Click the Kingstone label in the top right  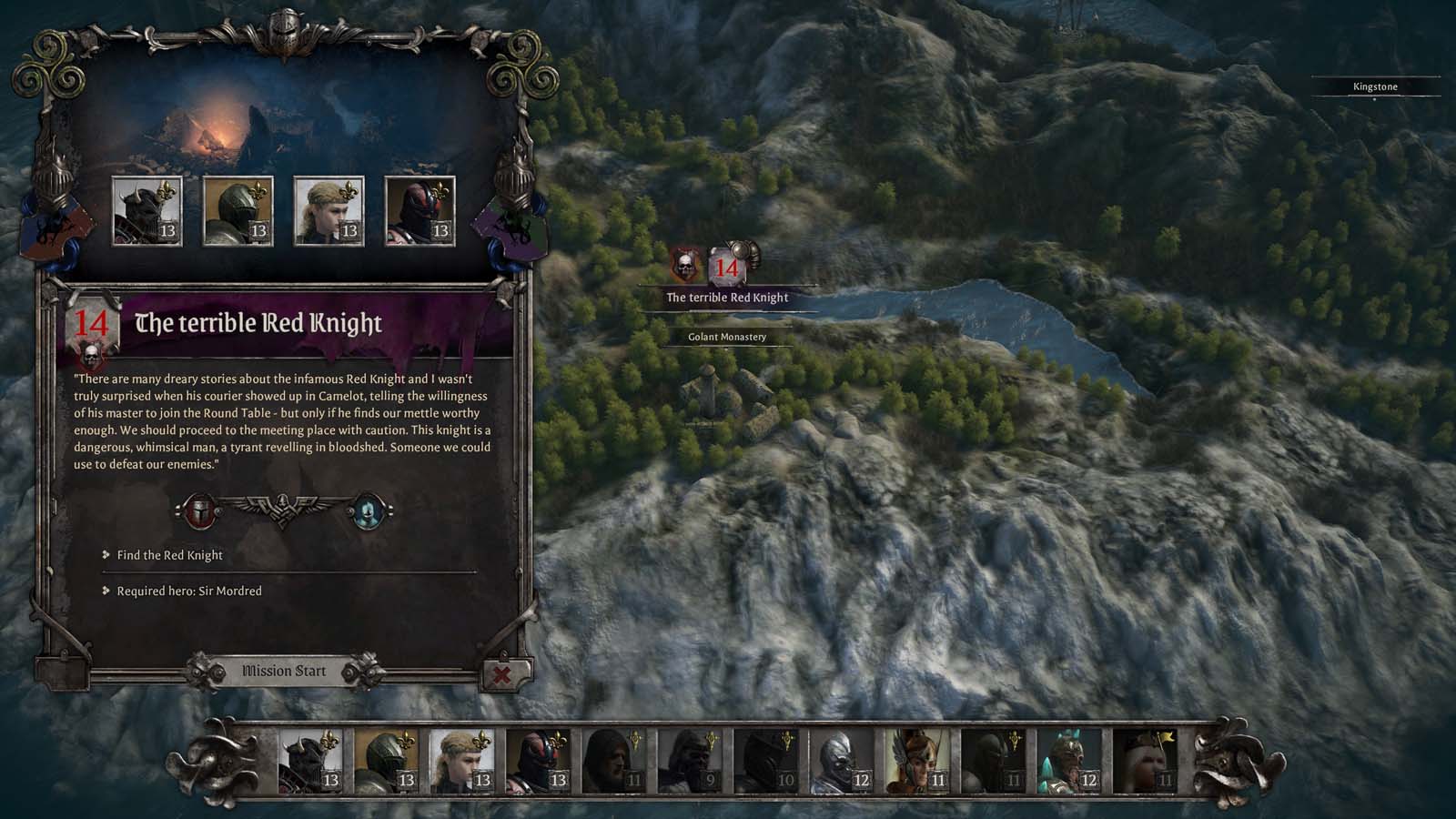[1374, 87]
